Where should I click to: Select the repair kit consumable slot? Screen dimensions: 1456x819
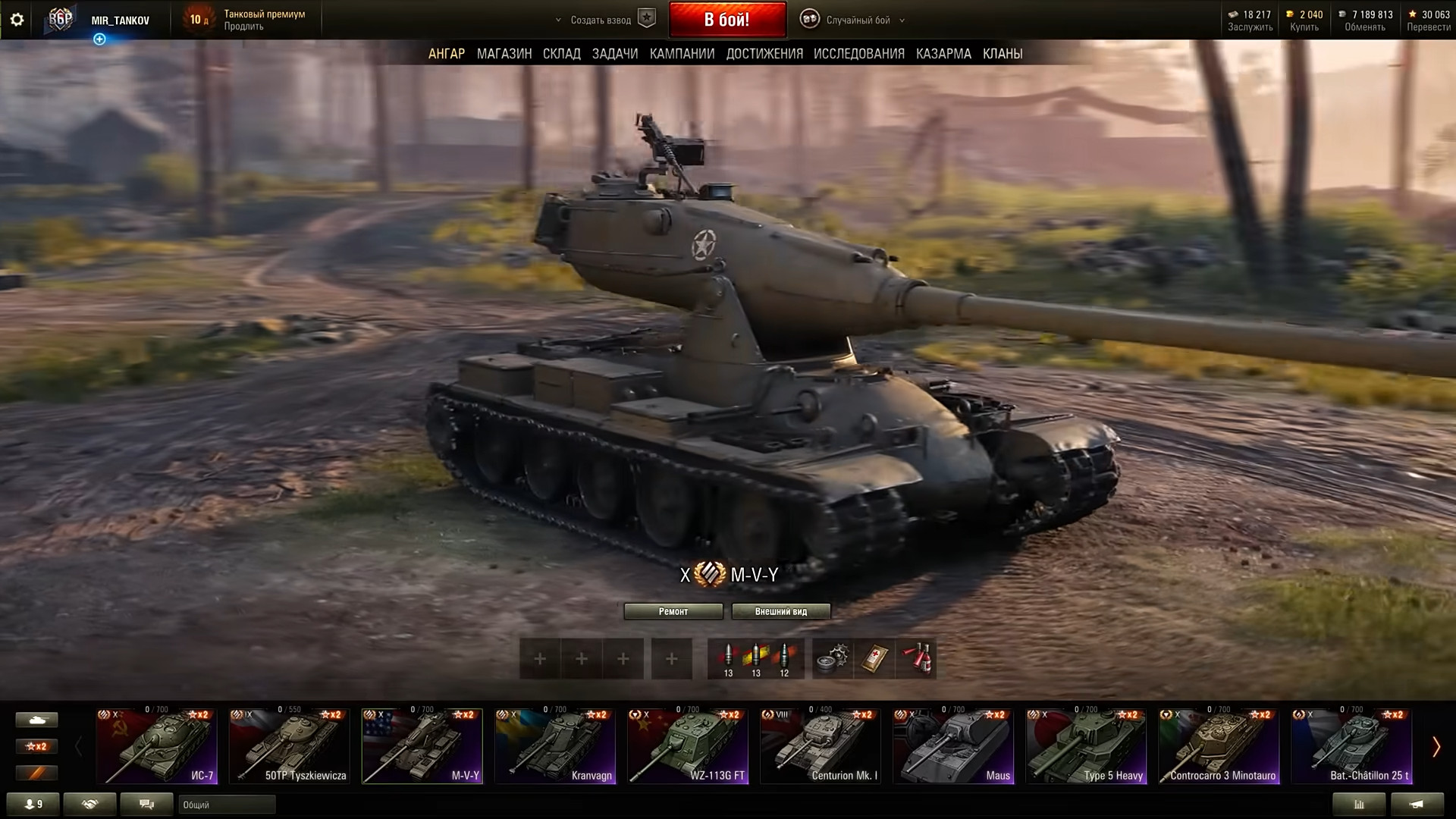[x=833, y=658]
